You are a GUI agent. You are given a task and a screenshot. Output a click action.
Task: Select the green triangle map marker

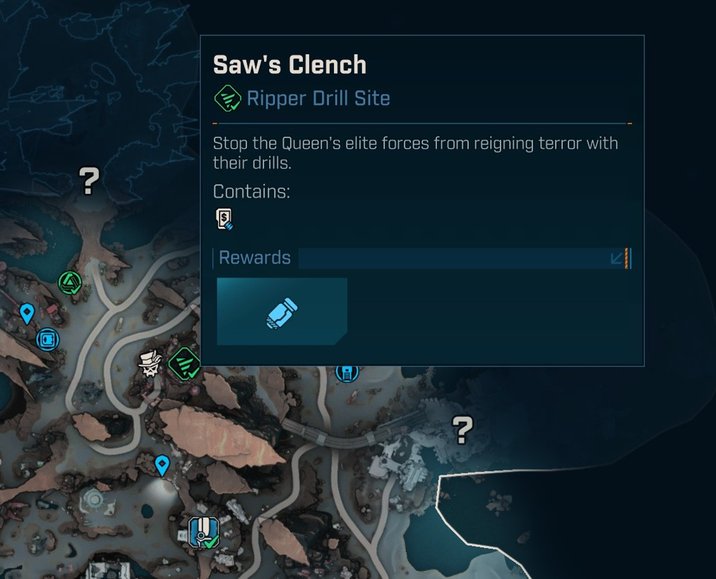(x=69, y=284)
